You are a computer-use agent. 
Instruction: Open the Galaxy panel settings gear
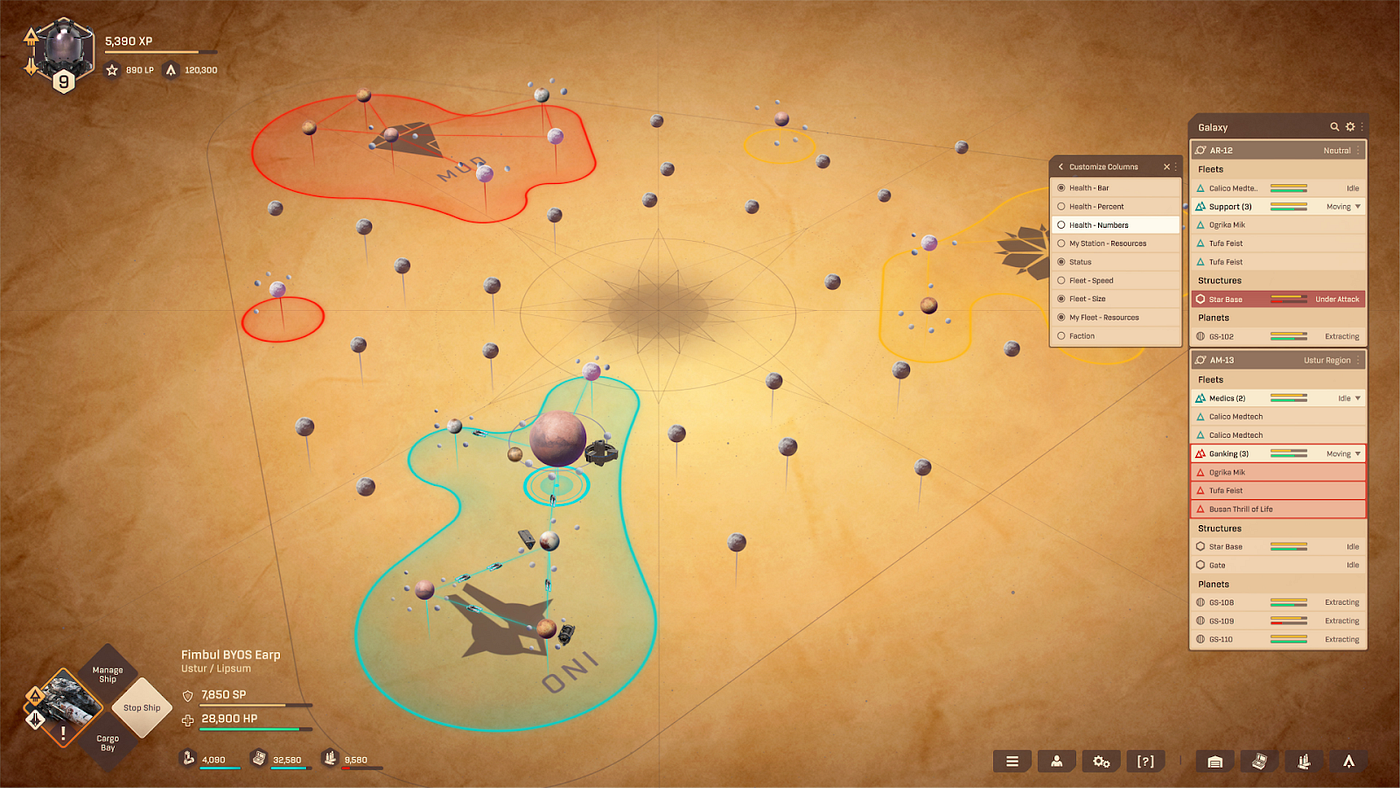coord(1350,127)
